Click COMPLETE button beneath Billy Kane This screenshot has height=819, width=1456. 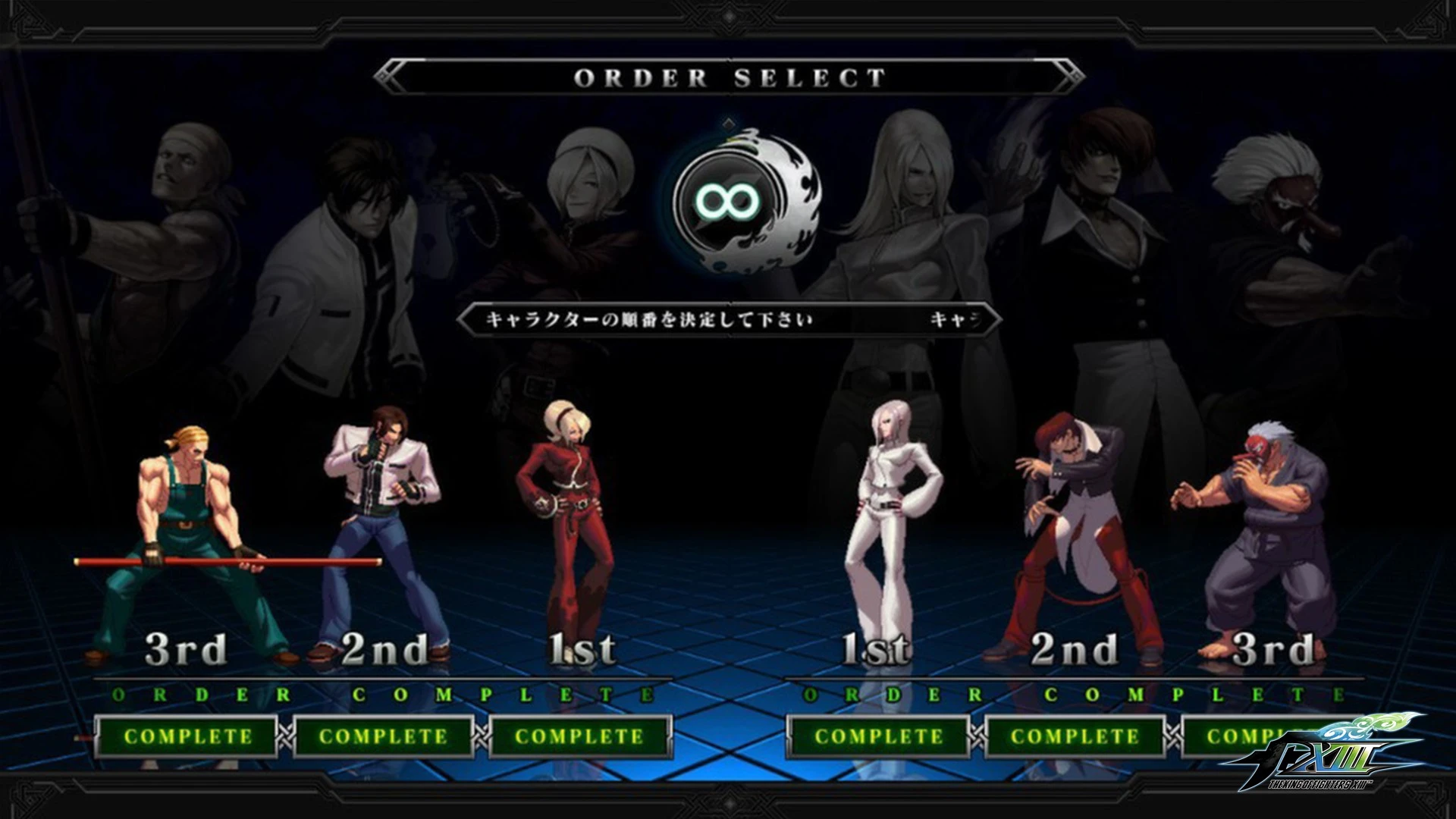click(187, 736)
